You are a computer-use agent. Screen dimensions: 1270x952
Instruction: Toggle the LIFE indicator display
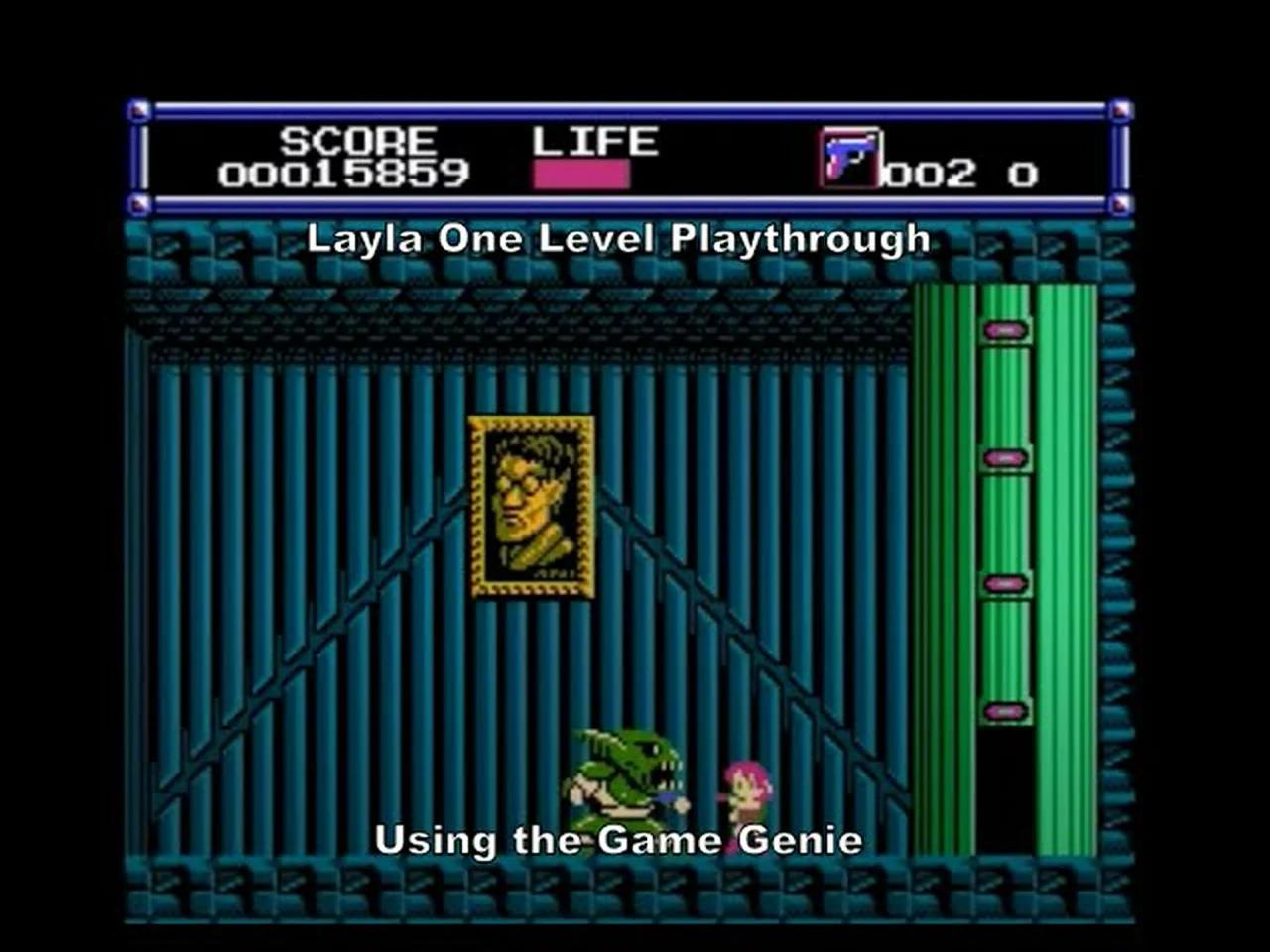[x=593, y=140]
